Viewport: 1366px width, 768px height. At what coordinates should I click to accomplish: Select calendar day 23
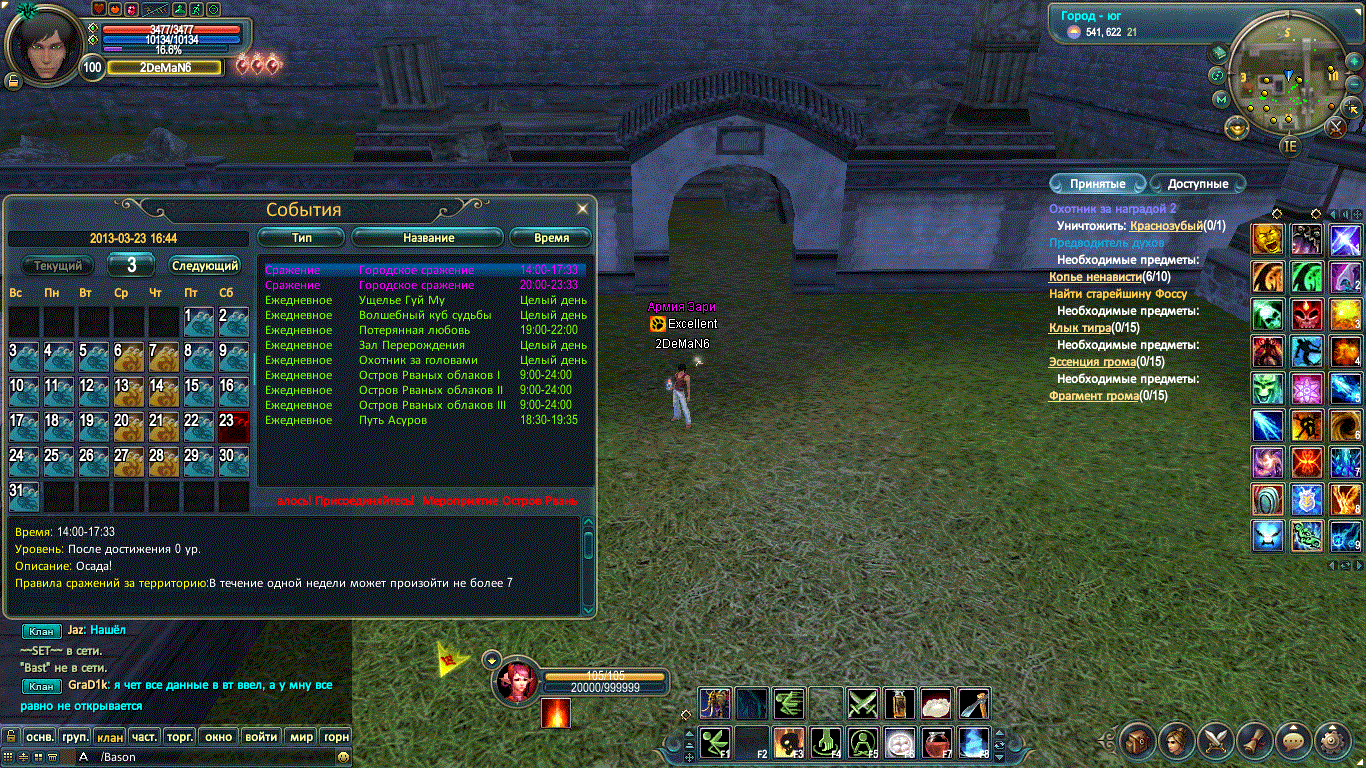click(233, 427)
